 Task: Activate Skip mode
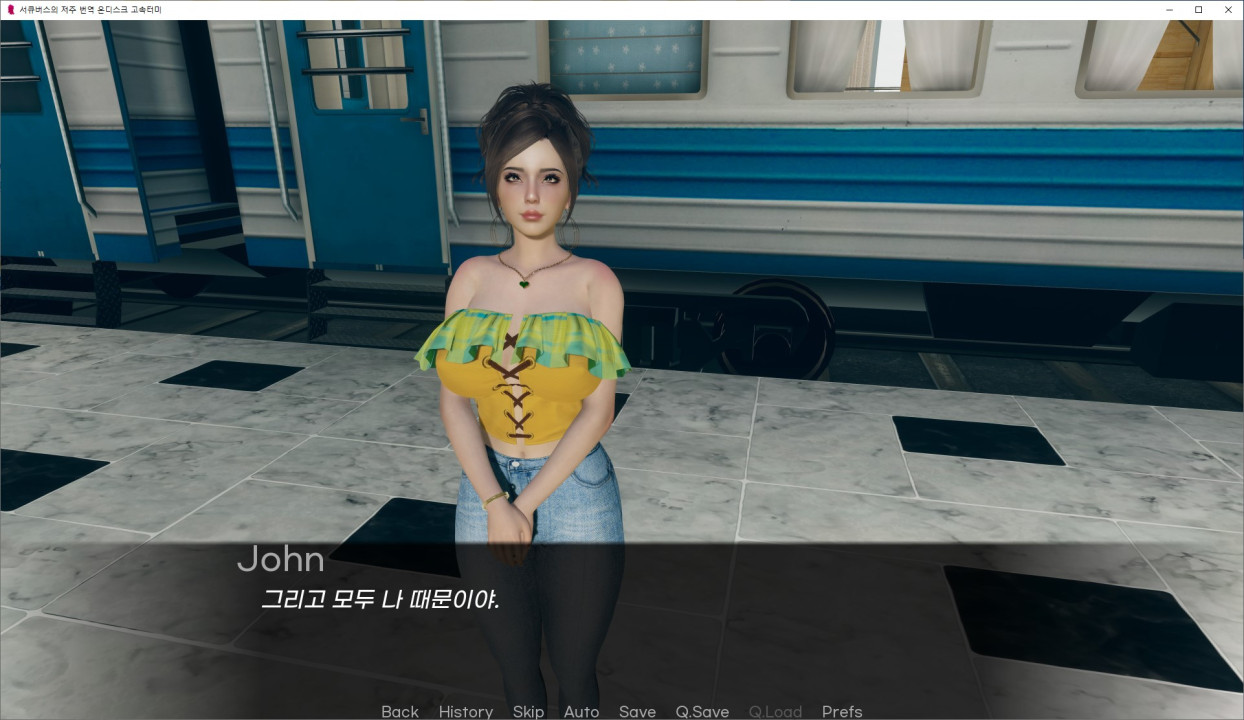pos(528,711)
